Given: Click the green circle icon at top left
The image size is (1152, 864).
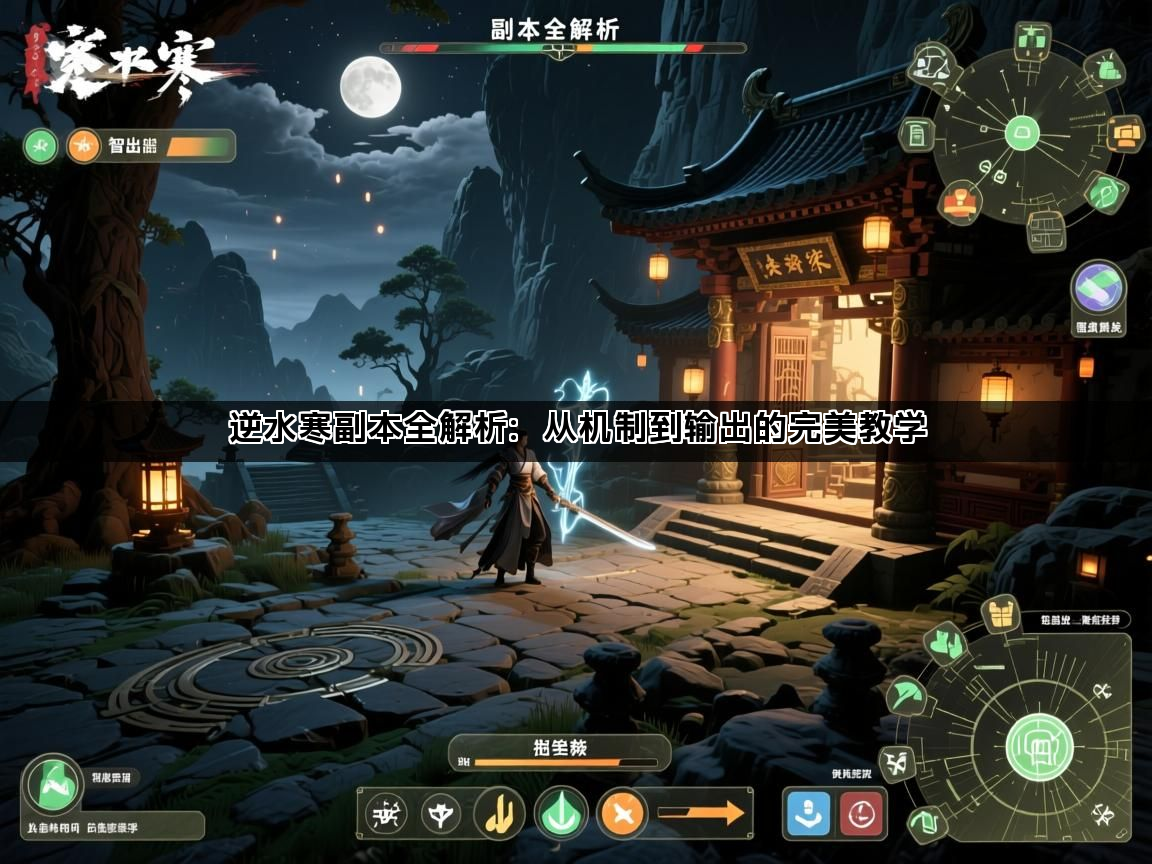Looking at the screenshot, I should point(41,146).
